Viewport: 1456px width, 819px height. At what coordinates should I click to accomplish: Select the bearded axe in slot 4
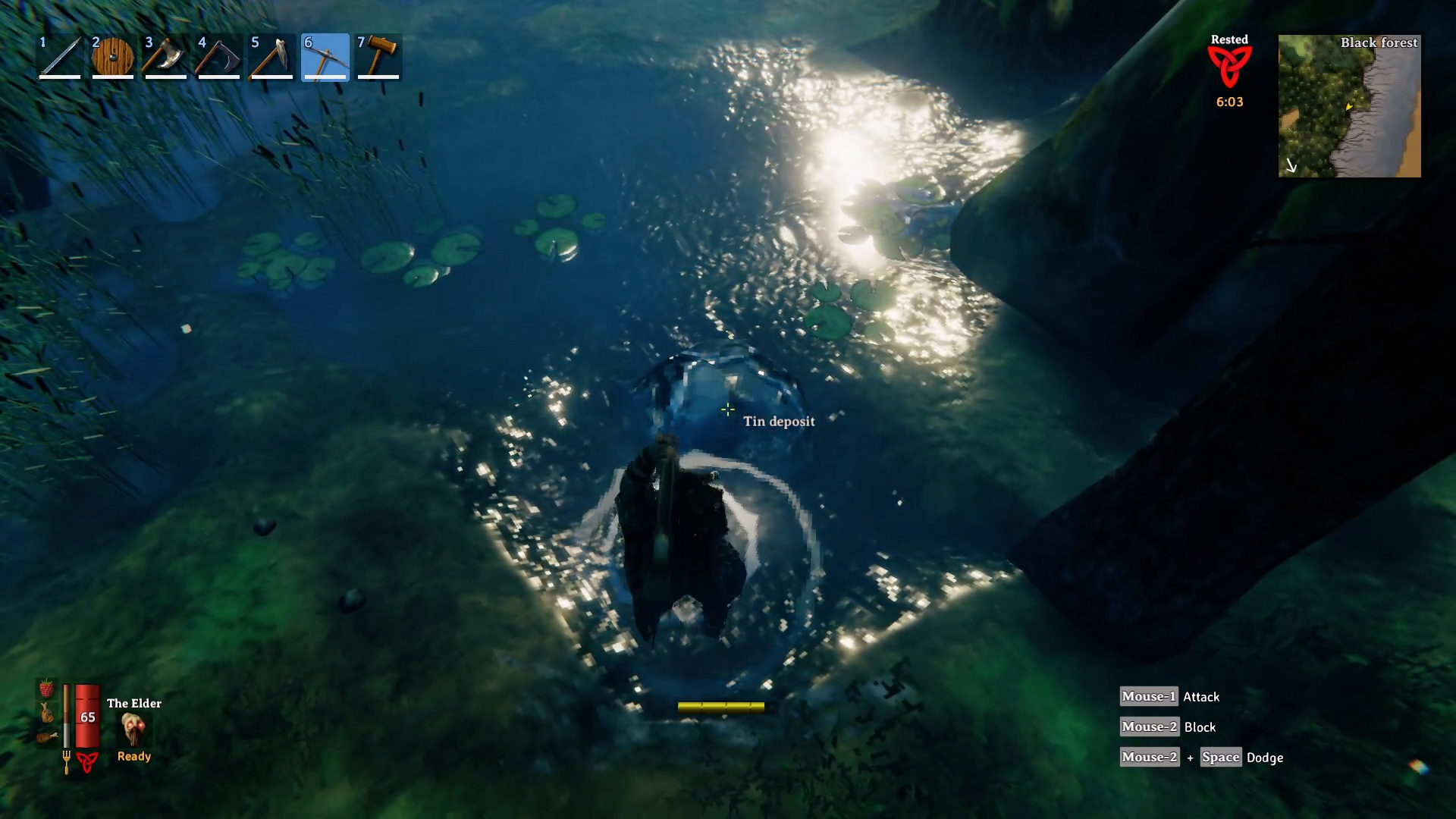click(219, 57)
